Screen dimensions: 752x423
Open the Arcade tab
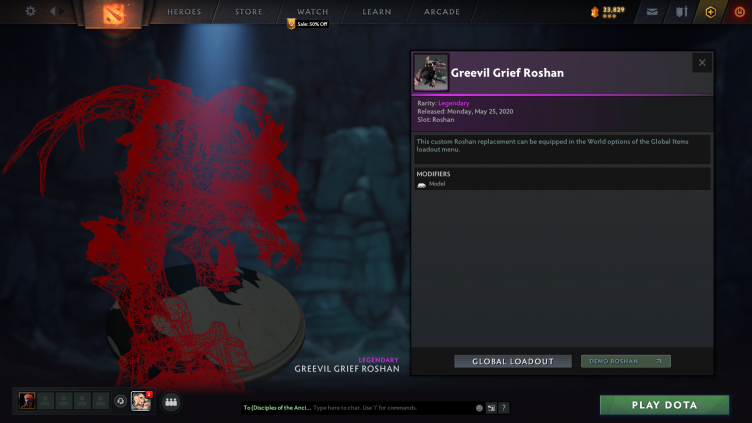(x=441, y=12)
